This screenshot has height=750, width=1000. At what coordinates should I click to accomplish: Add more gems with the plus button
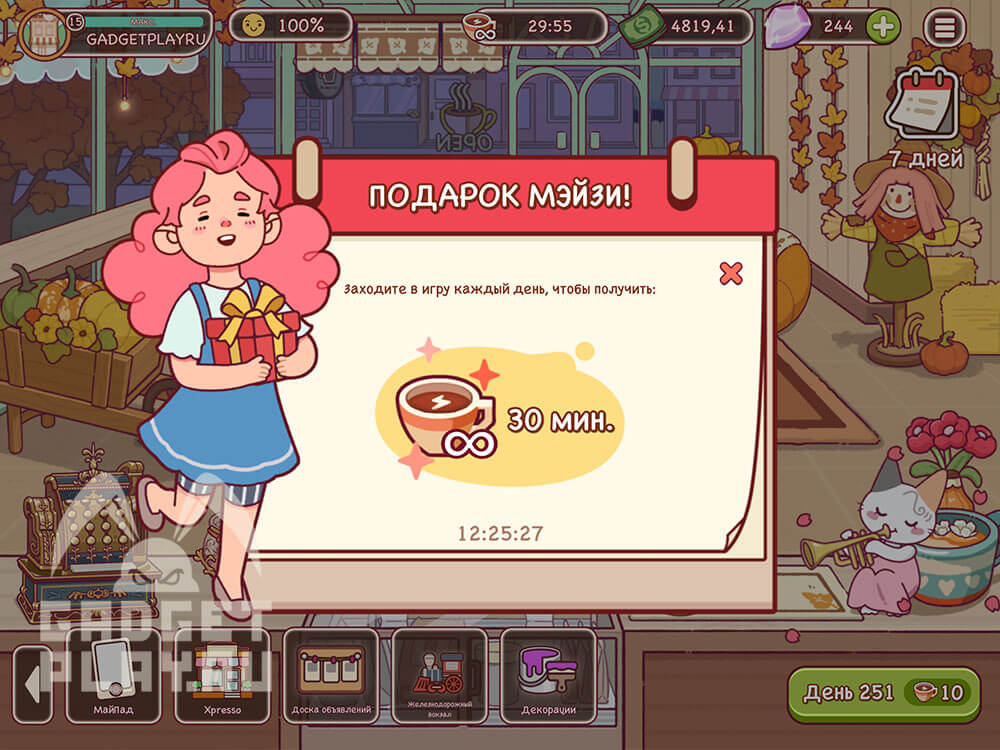point(882,27)
